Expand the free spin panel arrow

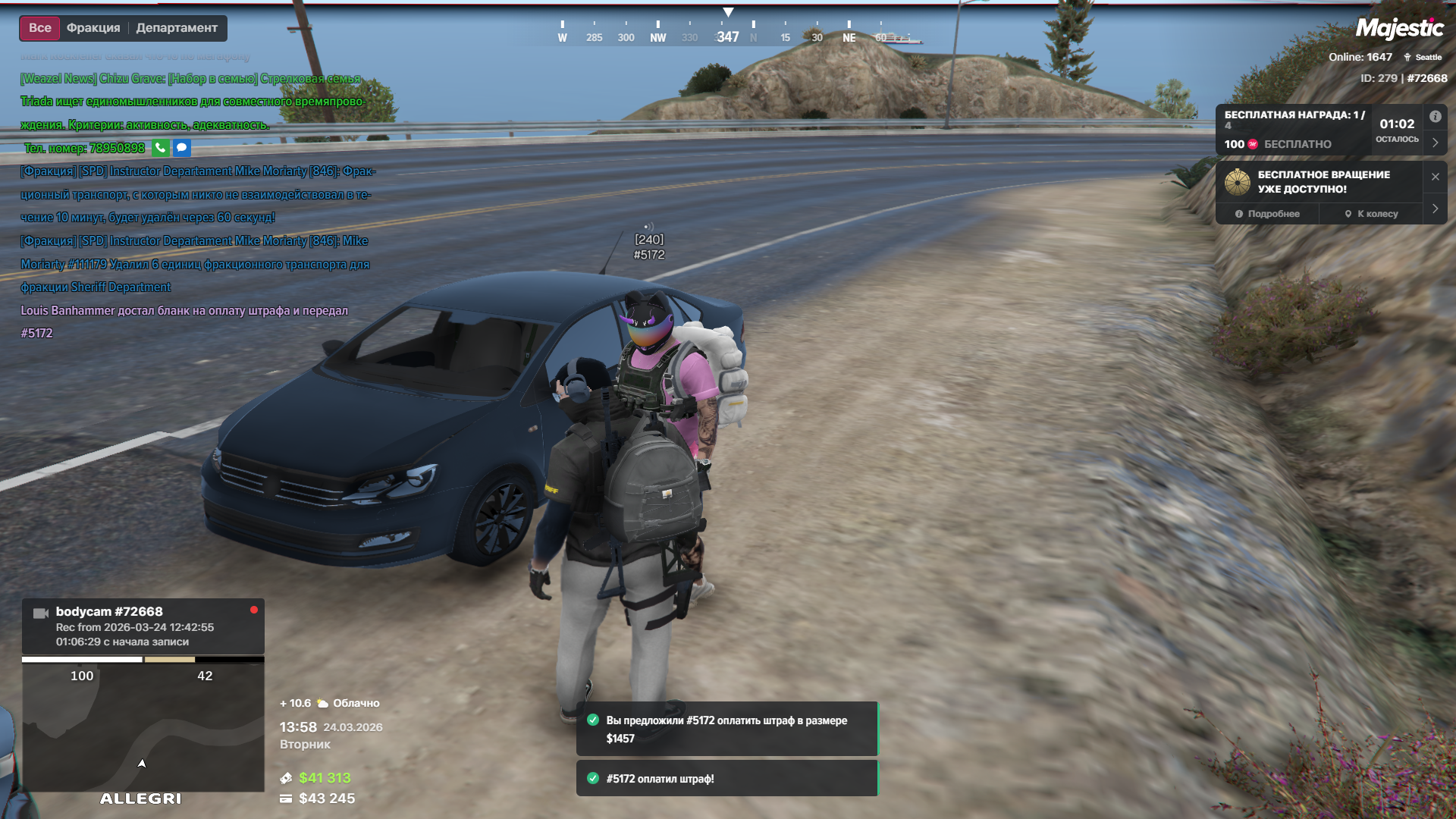[x=1435, y=209]
